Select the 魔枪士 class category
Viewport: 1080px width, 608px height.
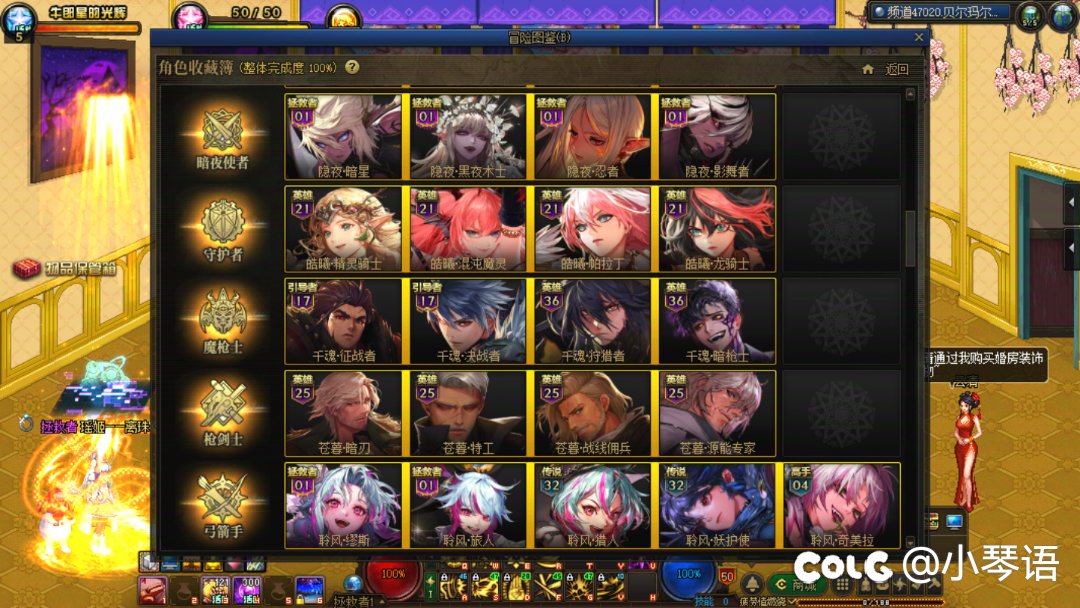[223, 321]
